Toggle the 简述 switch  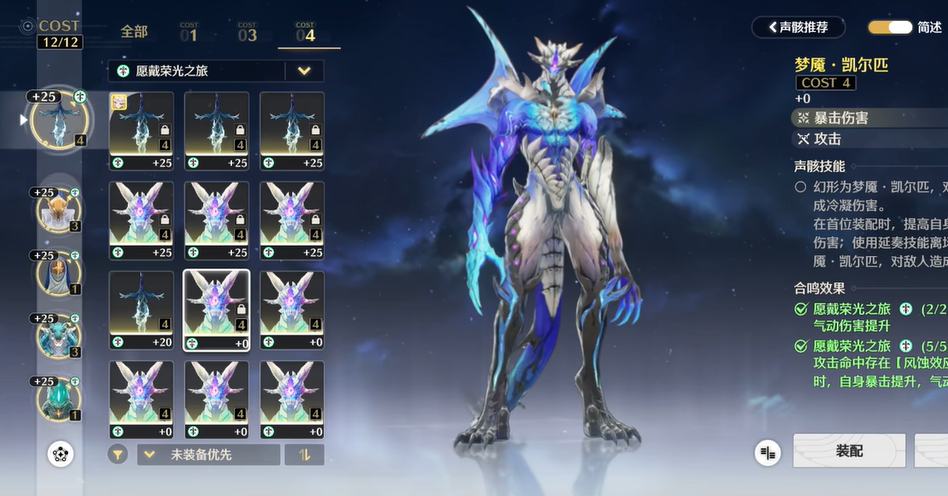[890, 27]
